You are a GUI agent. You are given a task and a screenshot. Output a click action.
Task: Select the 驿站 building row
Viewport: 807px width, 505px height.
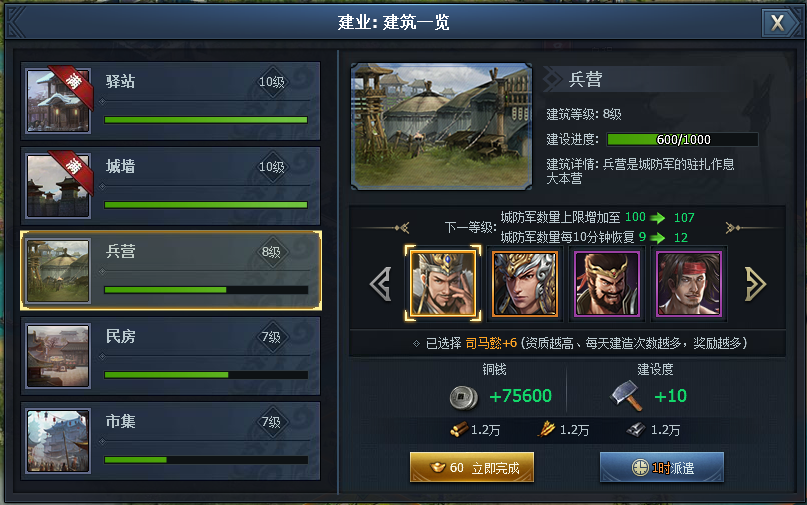[171, 101]
